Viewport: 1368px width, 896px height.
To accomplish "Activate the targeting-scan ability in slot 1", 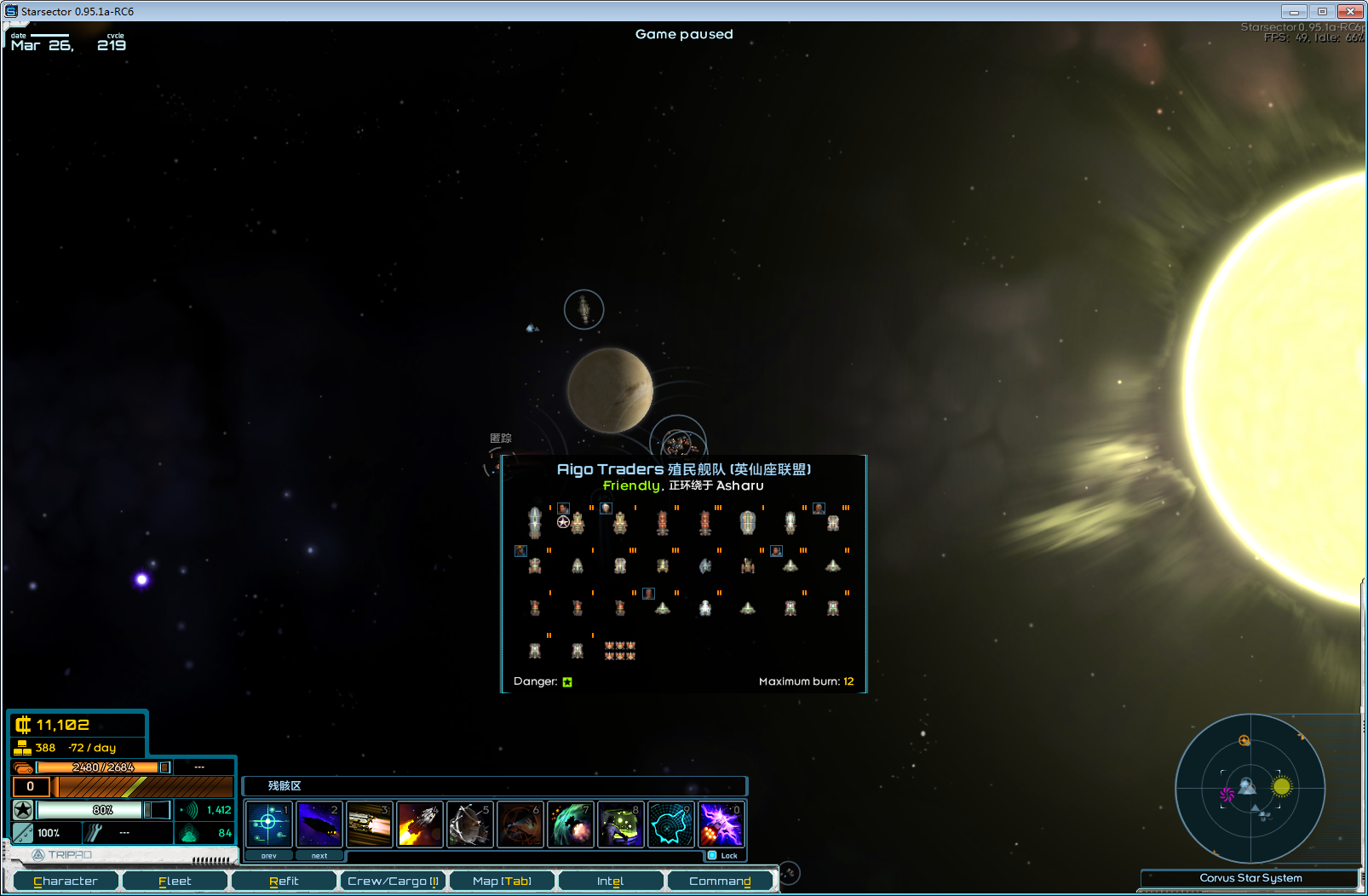I will [x=268, y=824].
